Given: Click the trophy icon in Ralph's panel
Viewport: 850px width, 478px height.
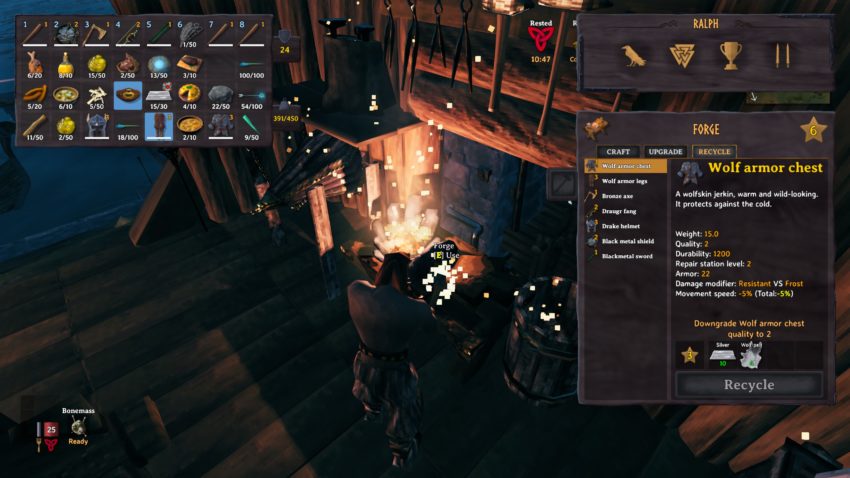Looking at the screenshot, I should 731,55.
